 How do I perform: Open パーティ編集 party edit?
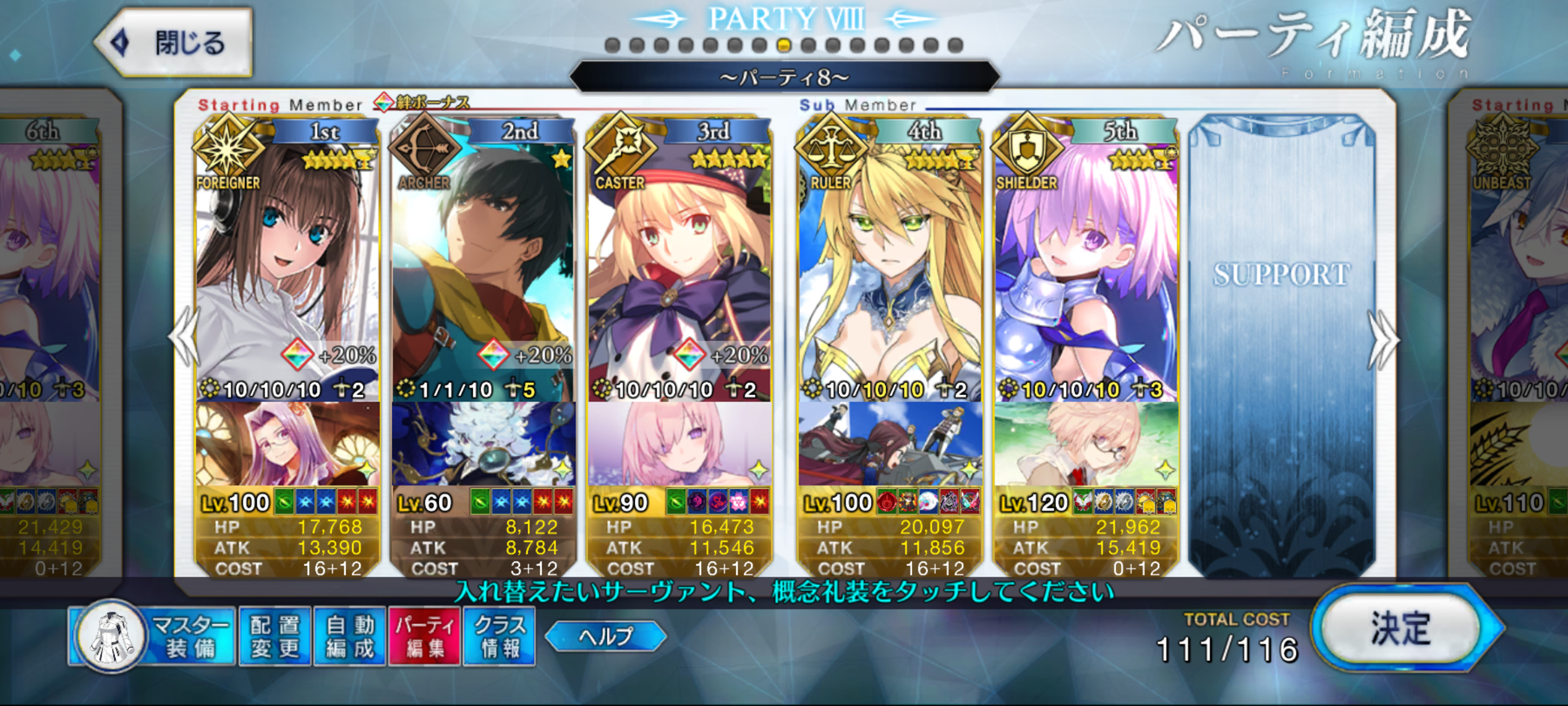tap(424, 637)
